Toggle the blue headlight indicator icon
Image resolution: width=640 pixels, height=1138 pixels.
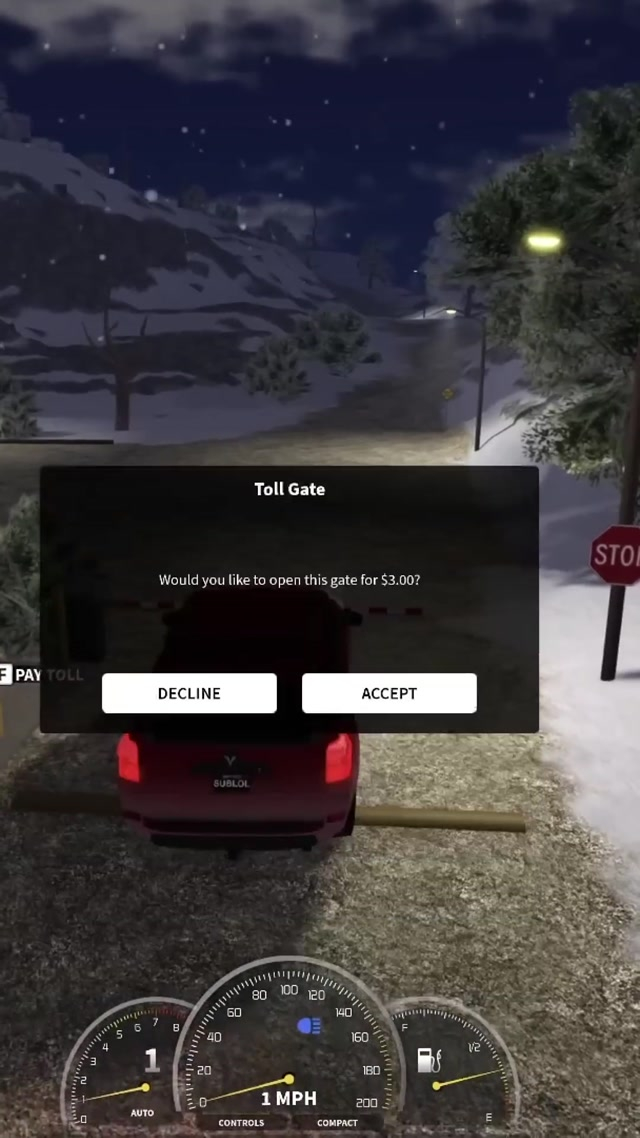tap(309, 1026)
